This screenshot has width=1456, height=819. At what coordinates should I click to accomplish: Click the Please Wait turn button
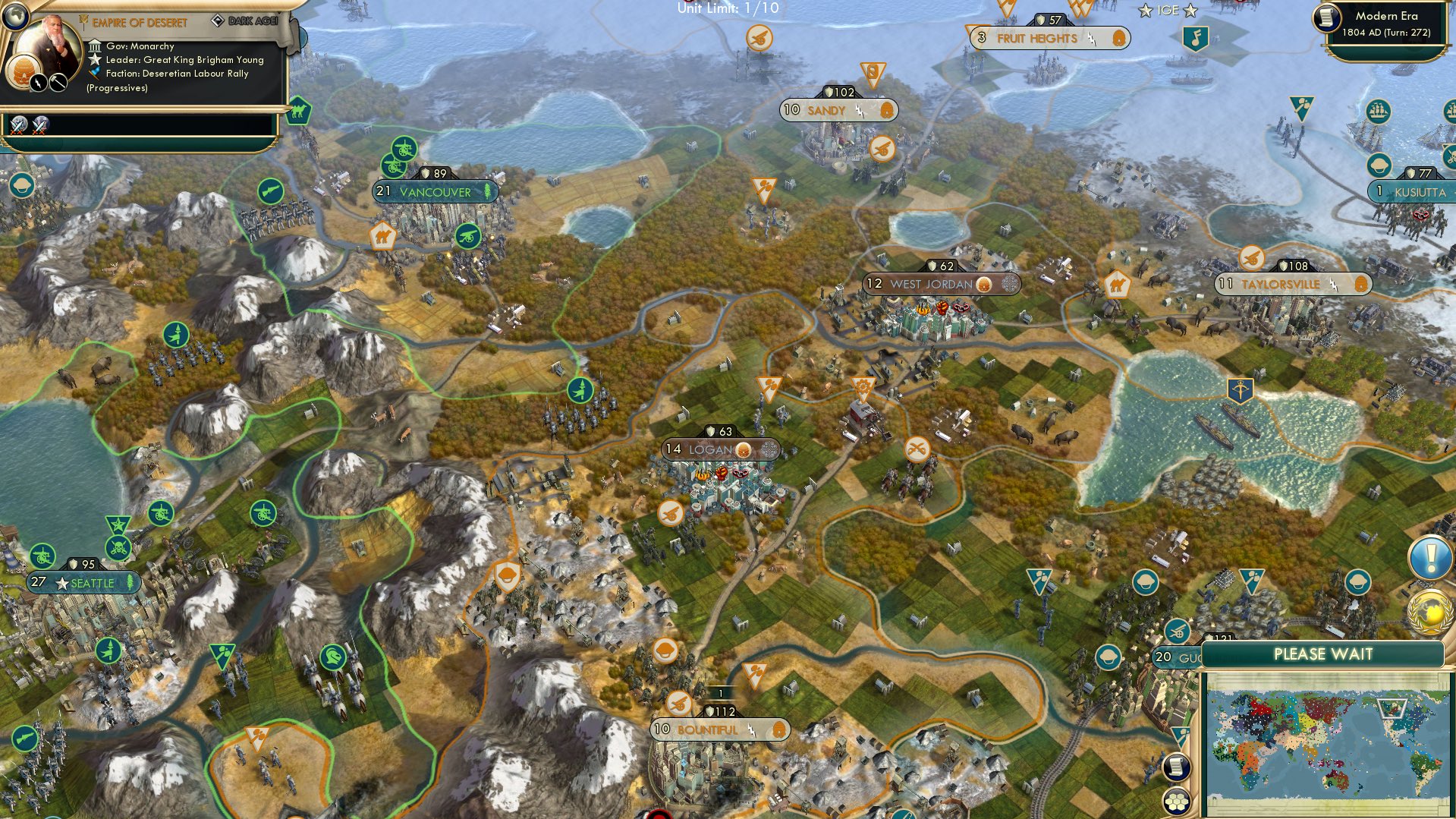click(1322, 654)
